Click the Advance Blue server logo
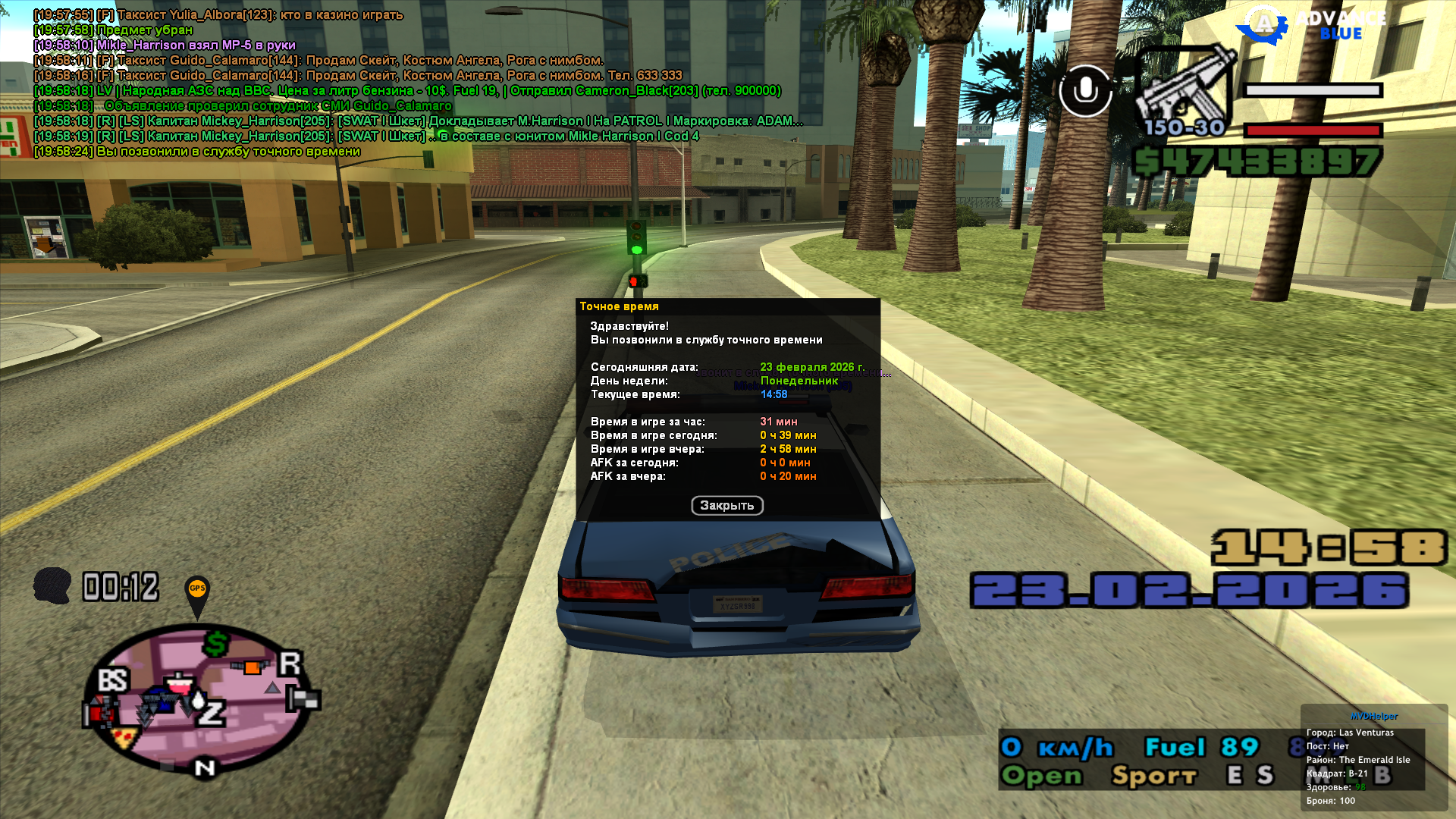 pos(1312,25)
